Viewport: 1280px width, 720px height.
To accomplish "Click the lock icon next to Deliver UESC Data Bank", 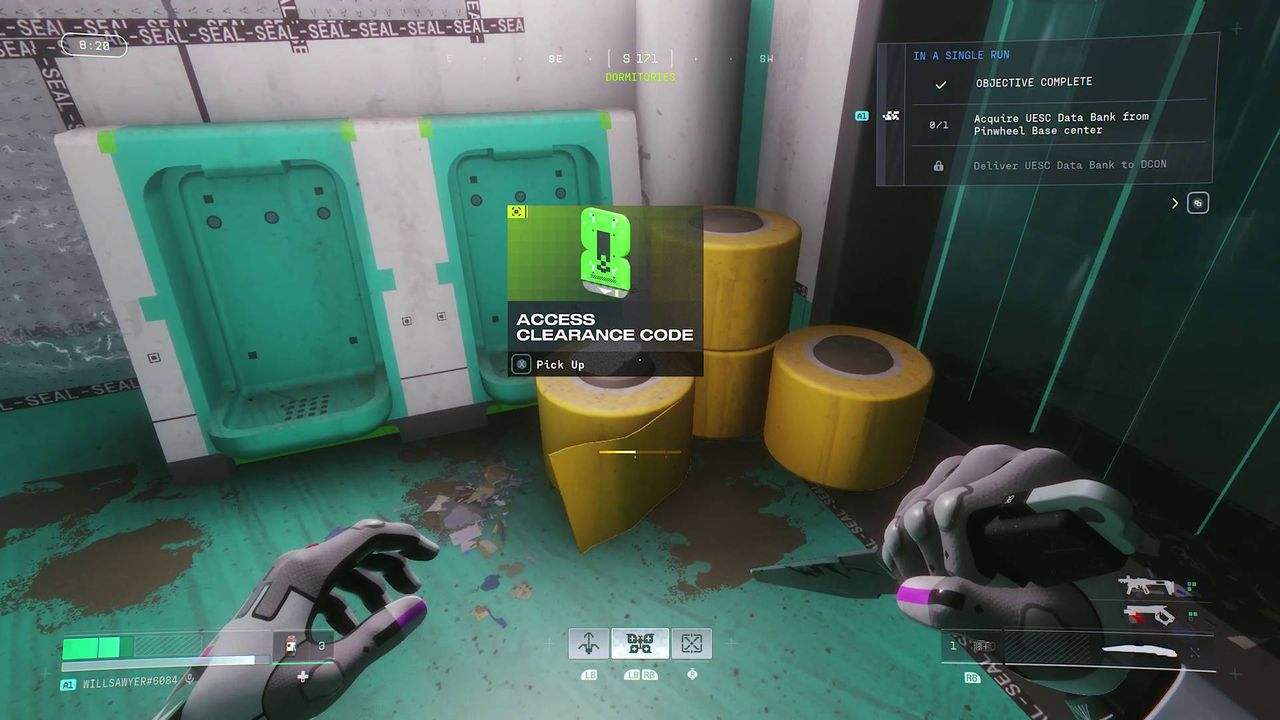I will point(938,165).
